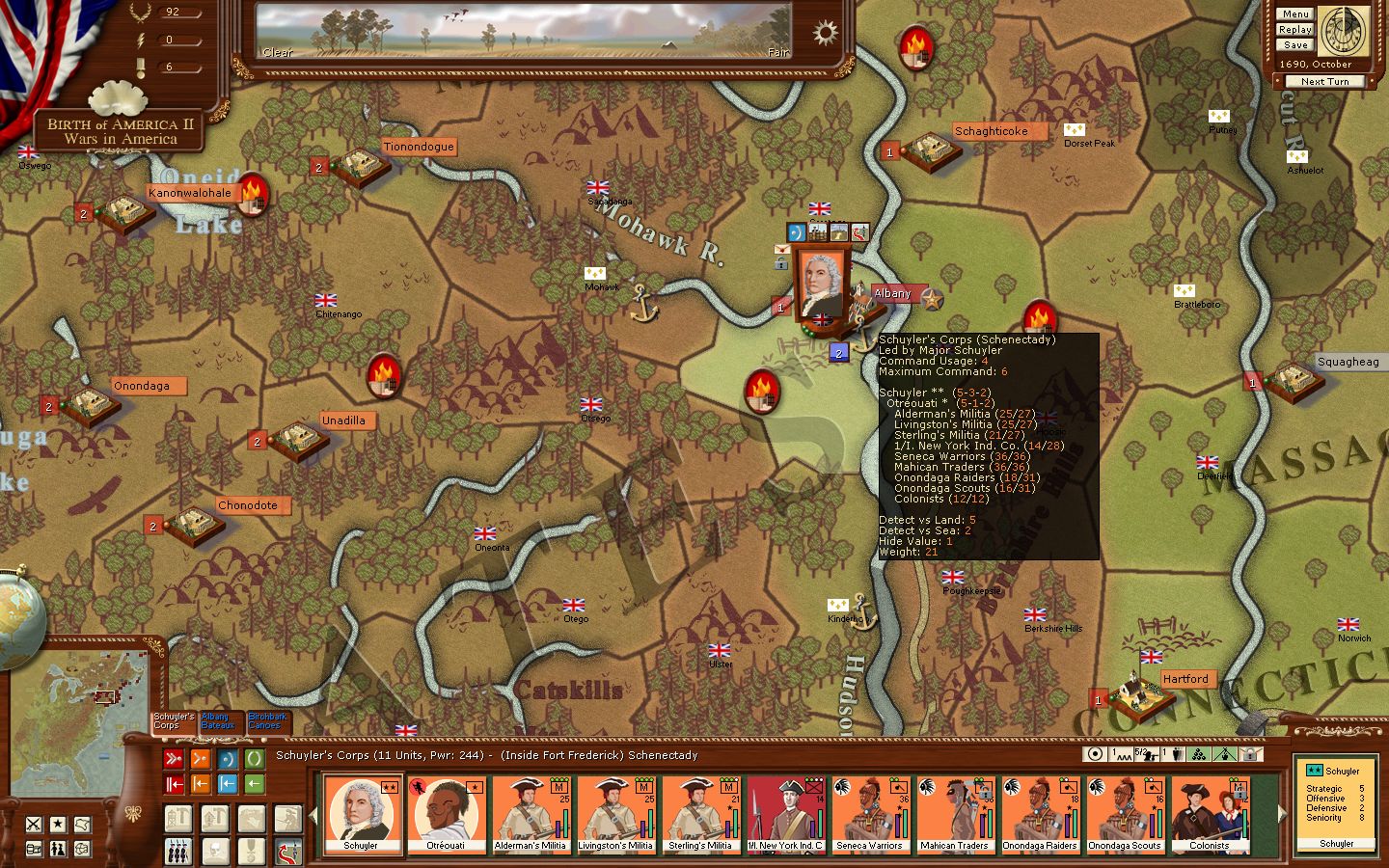Switch to the Birchbark Canoes stack tab
Image resolution: width=1389 pixels, height=868 pixels.
click(266, 721)
